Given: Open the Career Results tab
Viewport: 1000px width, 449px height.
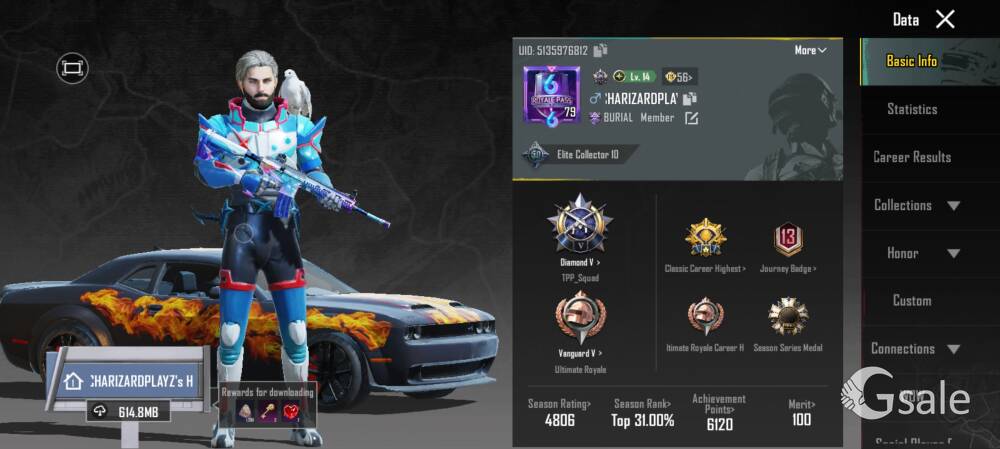Looking at the screenshot, I should point(911,157).
